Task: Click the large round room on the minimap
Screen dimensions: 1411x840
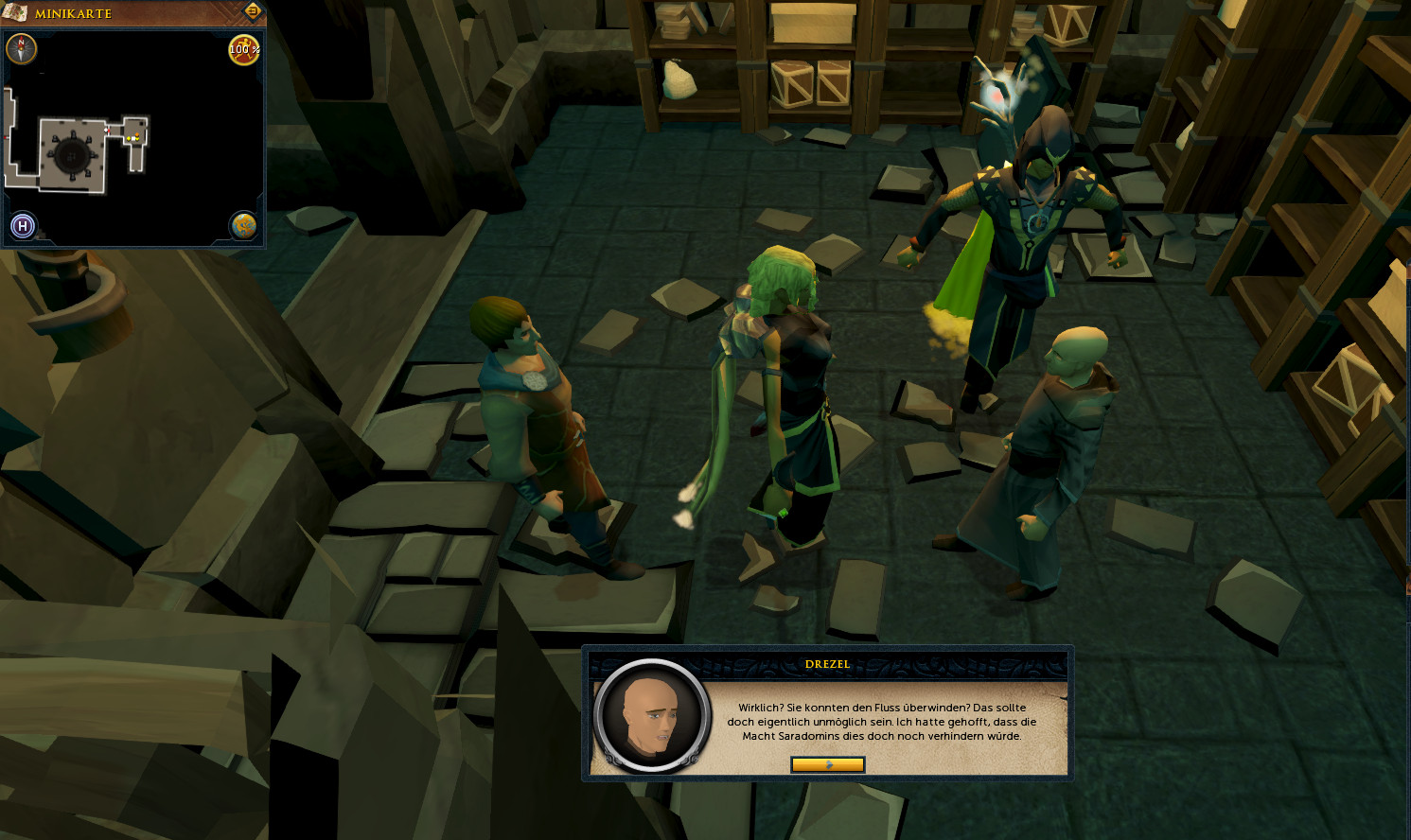Action: click(x=71, y=154)
